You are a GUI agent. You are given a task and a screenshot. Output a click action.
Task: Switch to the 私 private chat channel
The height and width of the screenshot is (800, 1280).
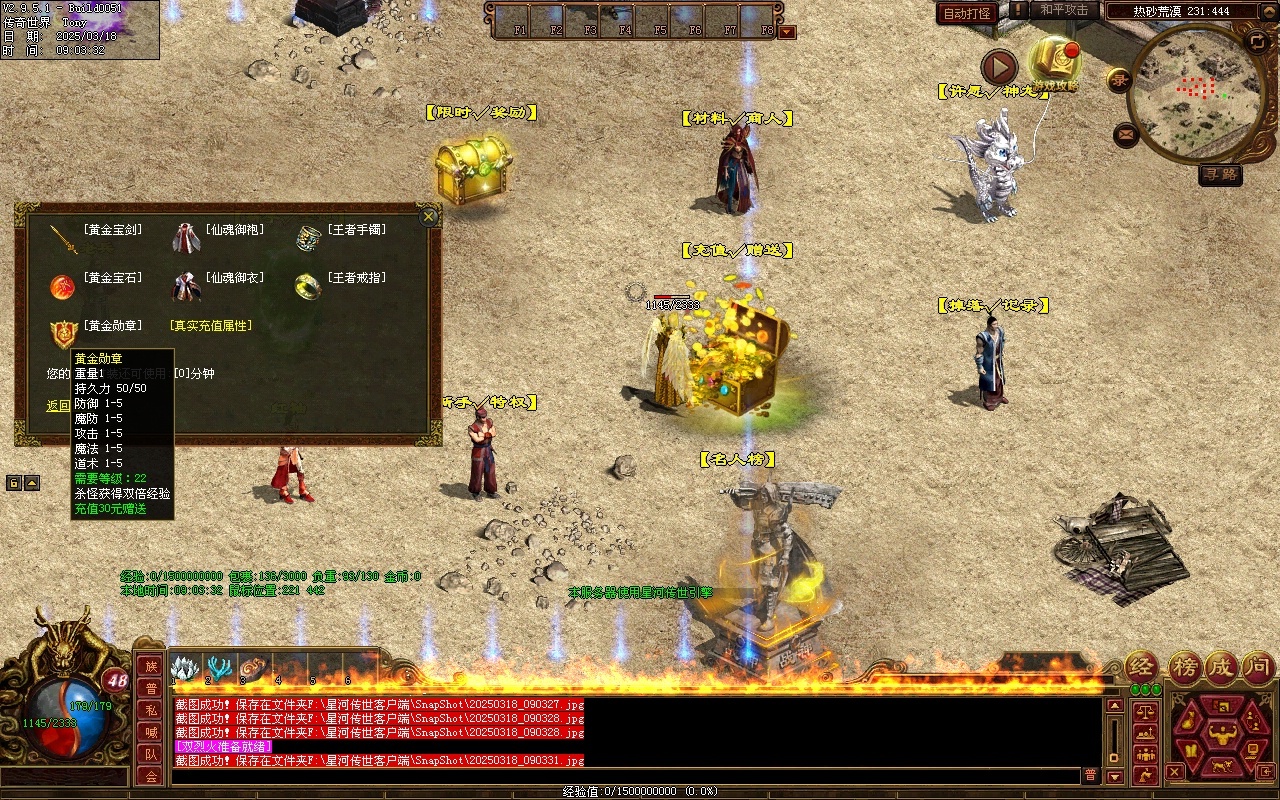coord(151,710)
